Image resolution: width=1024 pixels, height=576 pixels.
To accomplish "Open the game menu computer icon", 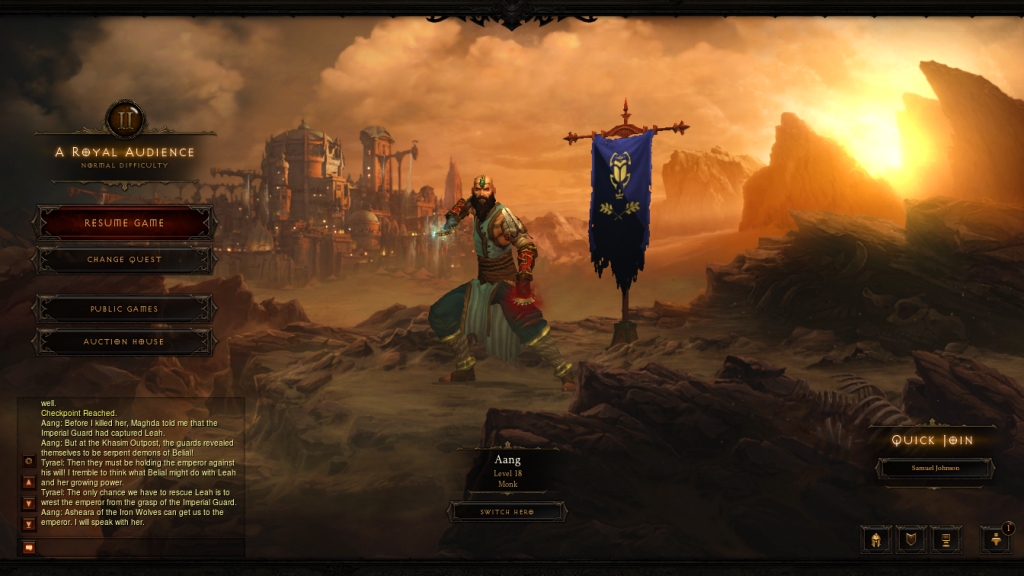I will [x=946, y=540].
